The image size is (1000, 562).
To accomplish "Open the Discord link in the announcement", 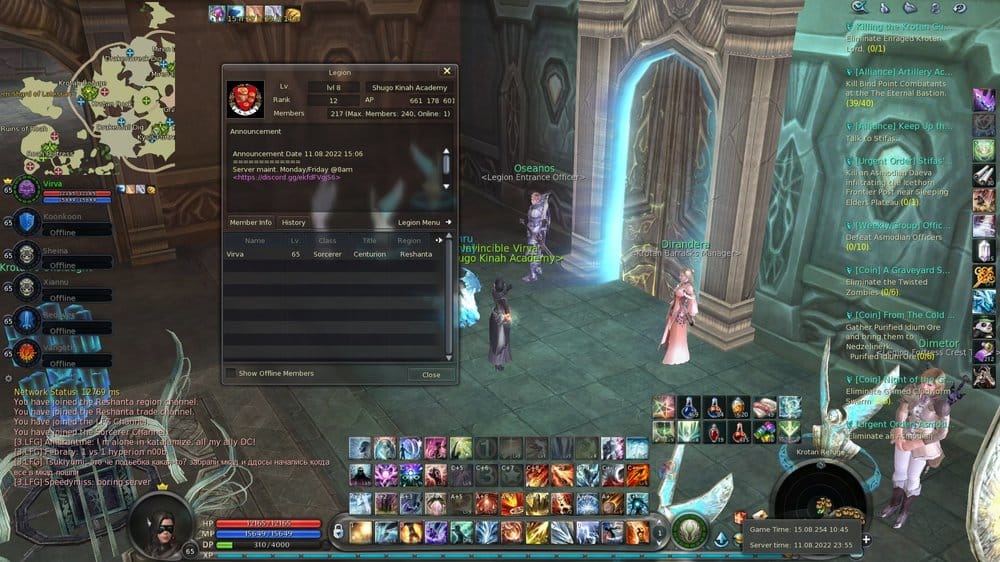I will [286, 177].
